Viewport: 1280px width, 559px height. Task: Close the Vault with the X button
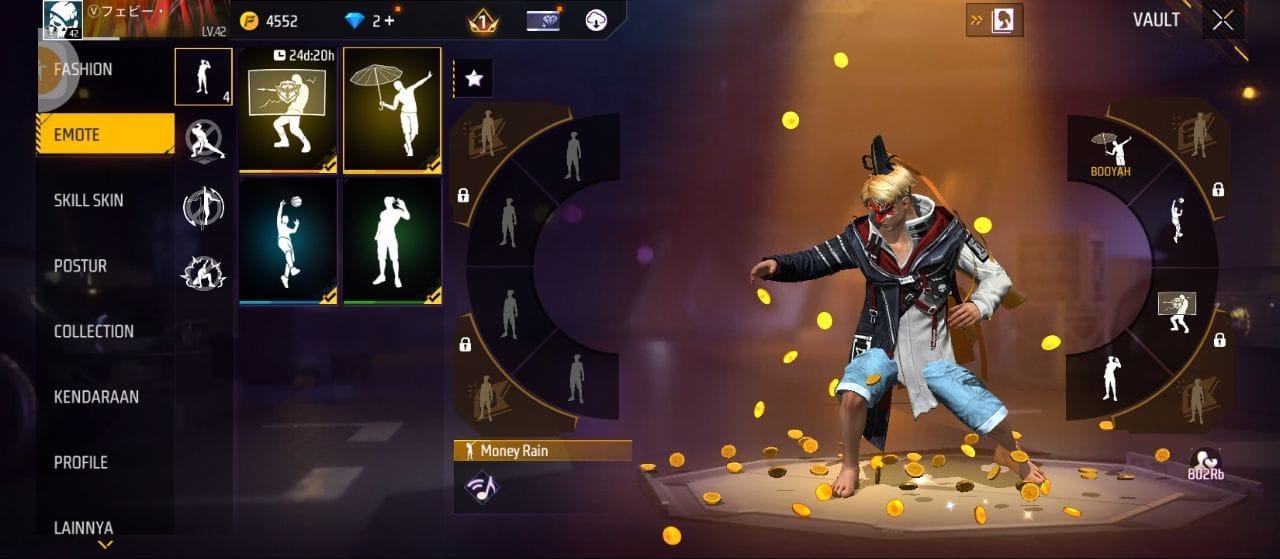(x=1222, y=20)
